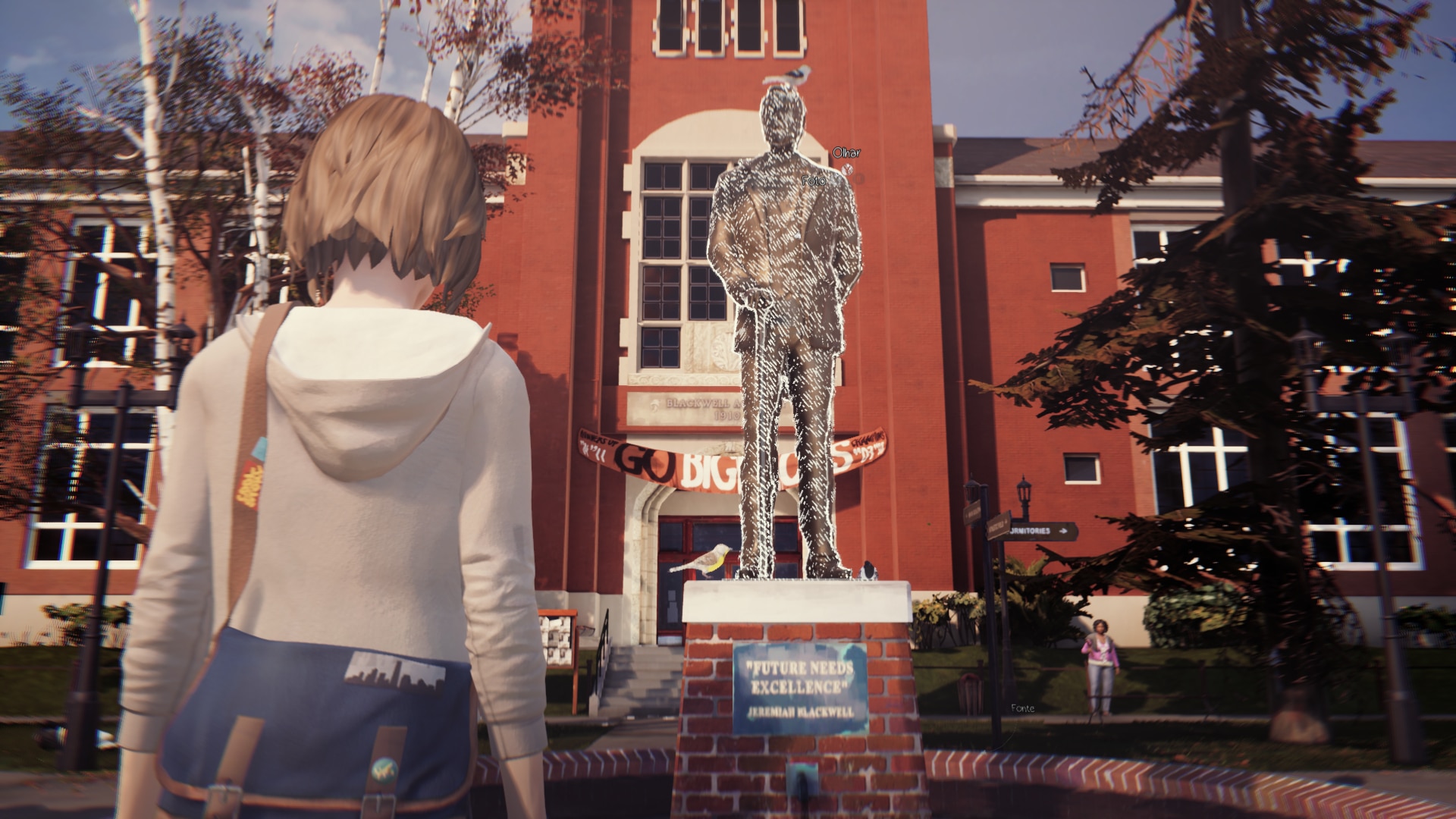Click the mouse-click icon beside Olhar prompt
Image resolution: width=1456 pixels, height=819 pixels.
point(847,171)
